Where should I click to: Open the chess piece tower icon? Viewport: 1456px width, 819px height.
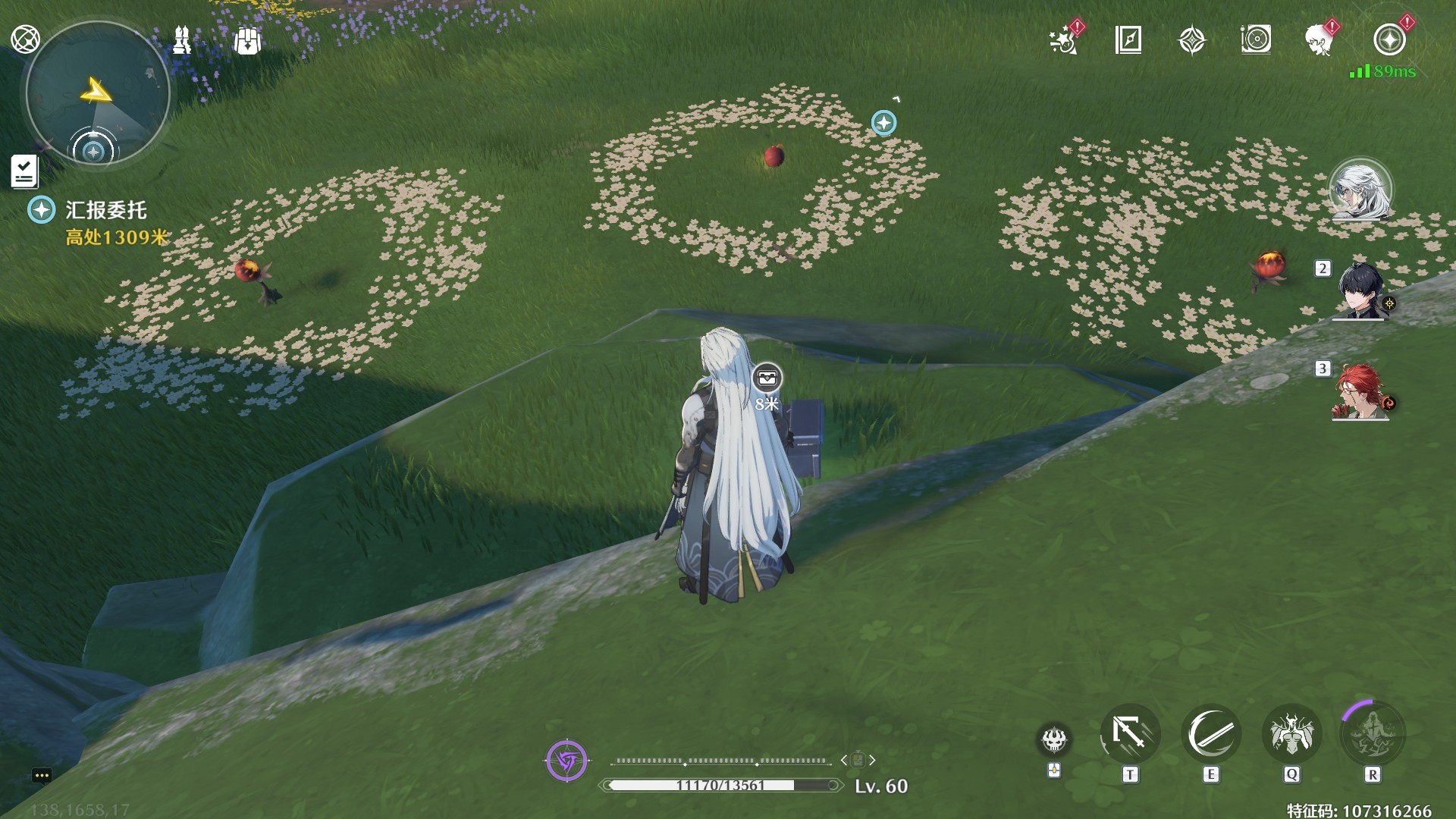point(182,40)
